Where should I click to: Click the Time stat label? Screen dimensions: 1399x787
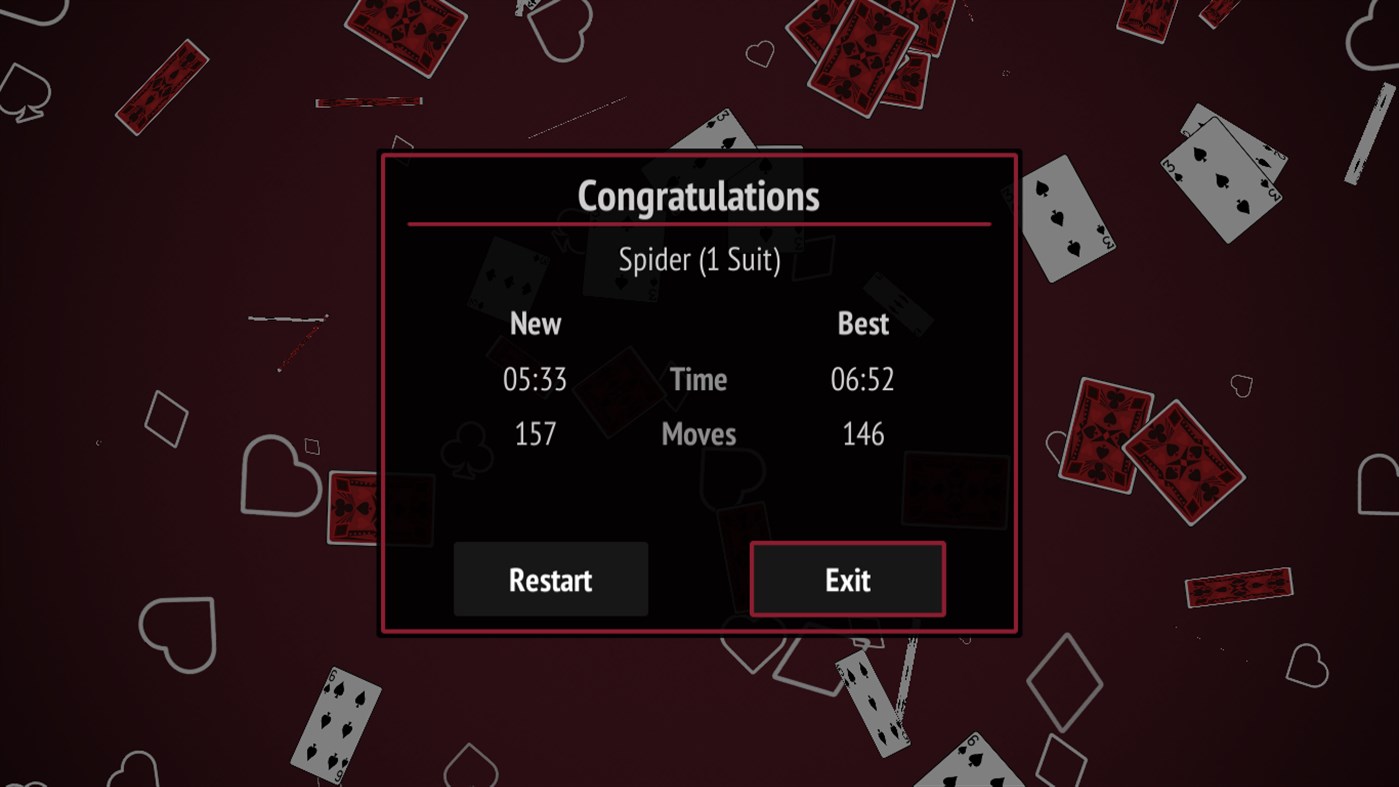point(698,379)
